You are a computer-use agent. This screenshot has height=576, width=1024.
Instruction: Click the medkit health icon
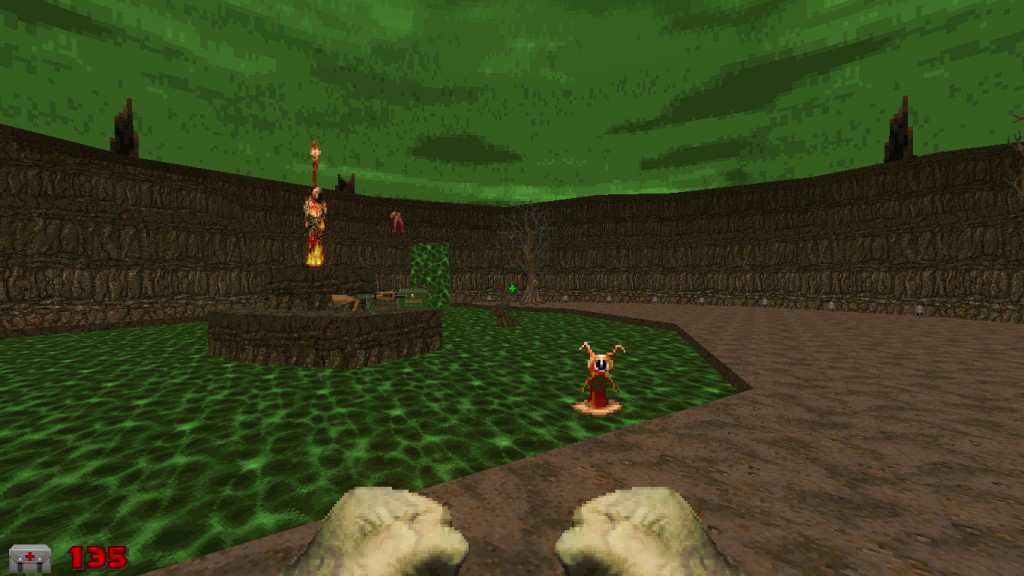pos(29,558)
